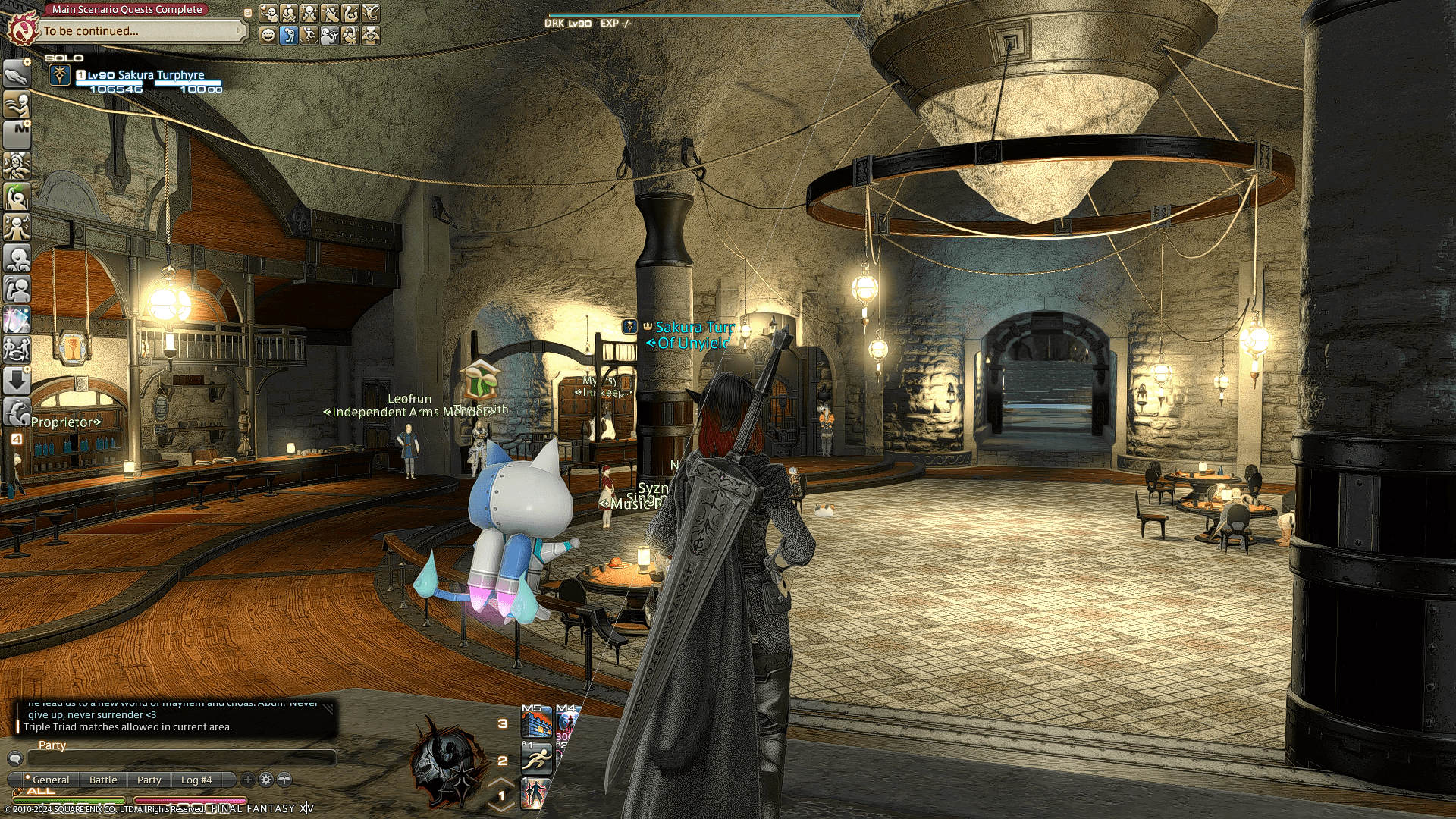Click hotbar number 4 to cycle the sidebar hotbar

(17, 438)
